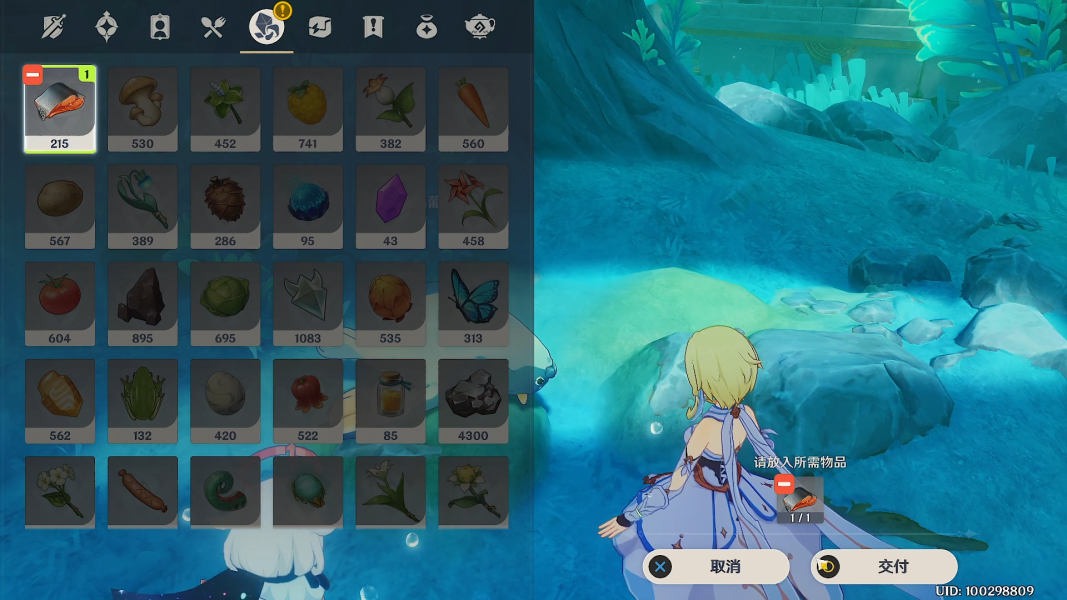The image size is (1067, 600).
Task: Open the food tab with crossed utensils
Action: click(x=213, y=27)
